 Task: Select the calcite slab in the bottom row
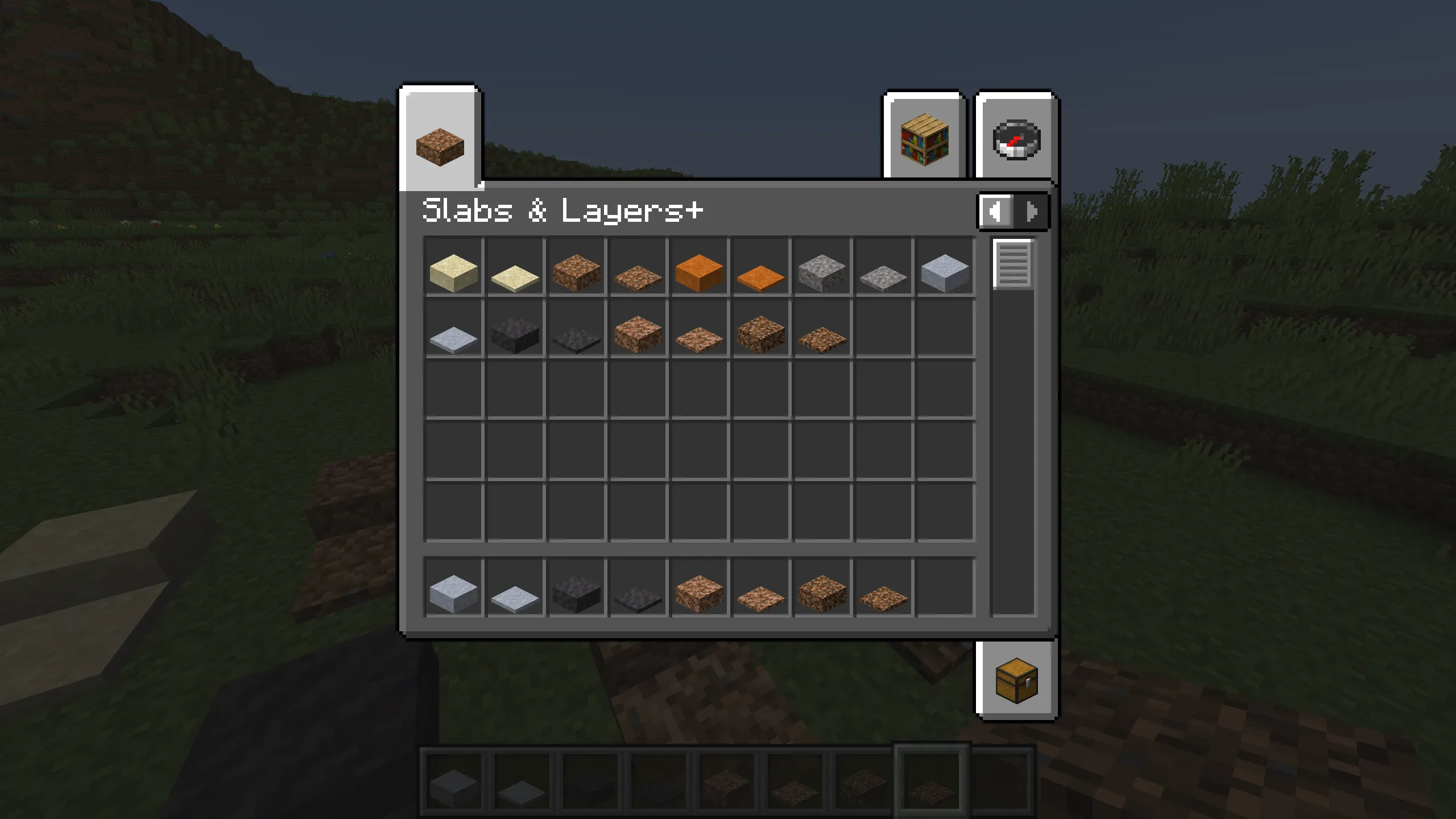pyautogui.click(x=453, y=591)
